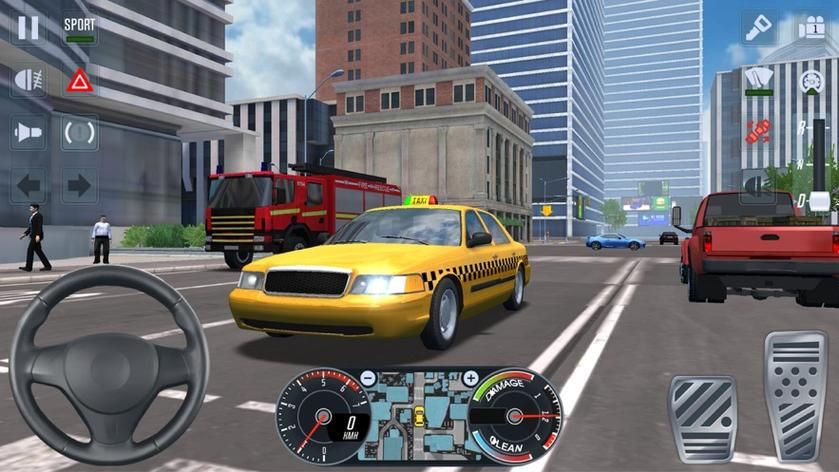Pause the game
This screenshot has height=472, width=839.
click(x=28, y=27)
